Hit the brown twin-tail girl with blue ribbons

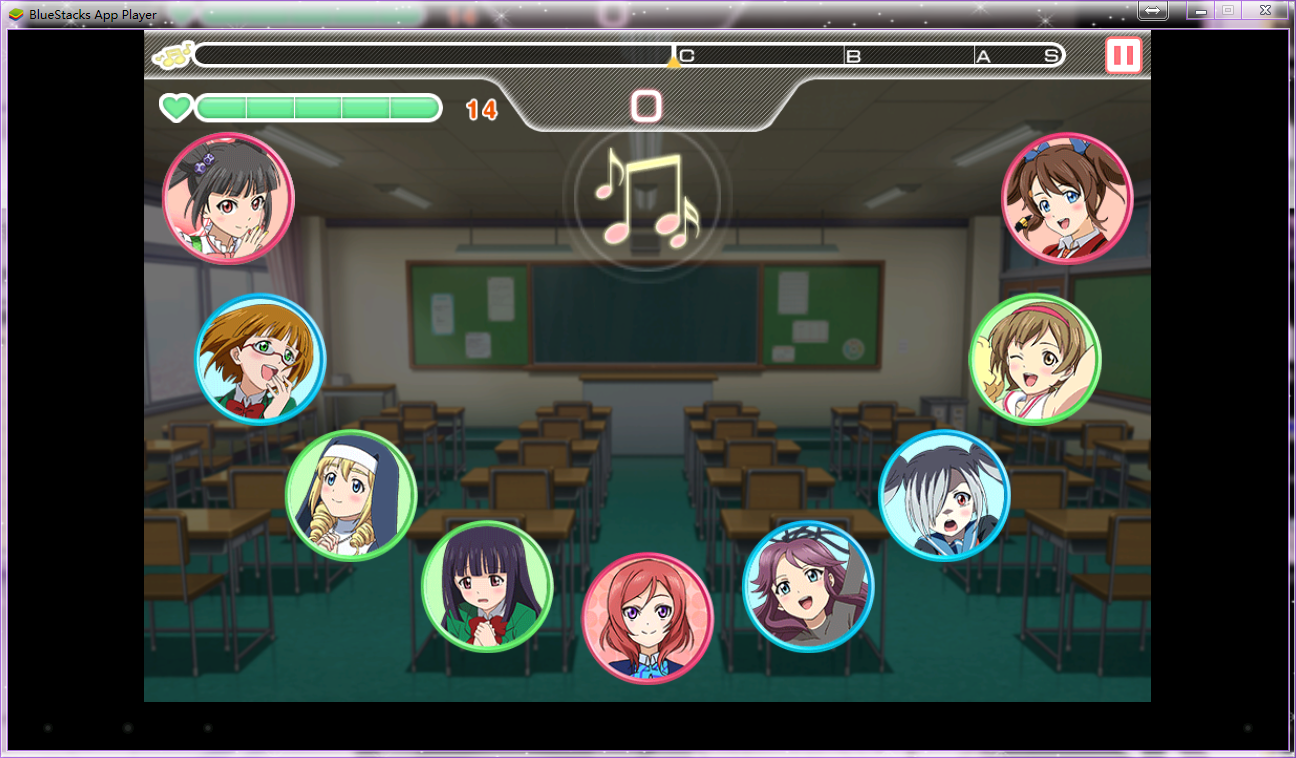coord(1067,198)
